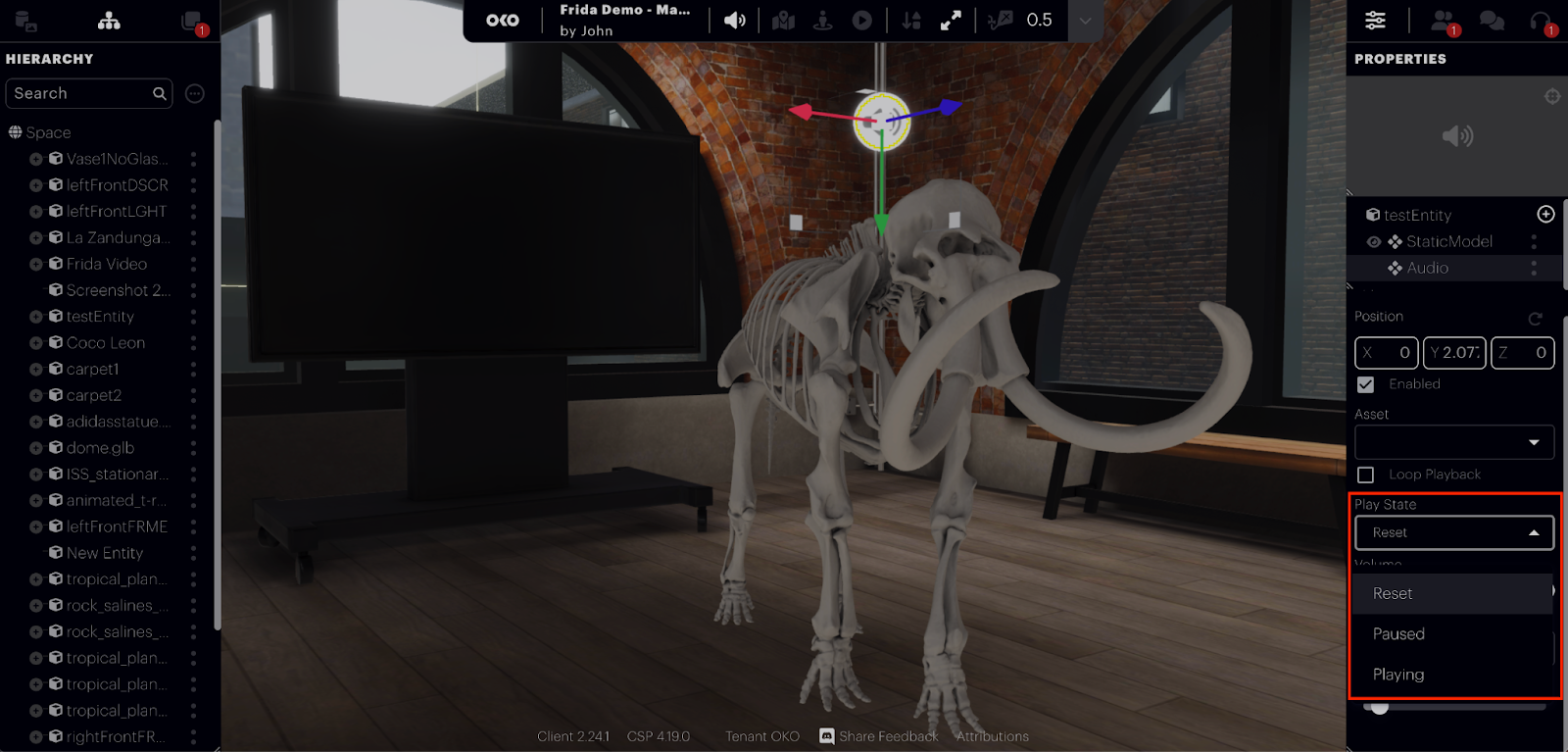Open the Share Feedback link
Screen dimensions: 1568x752
pyautogui.click(x=888, y=736)
